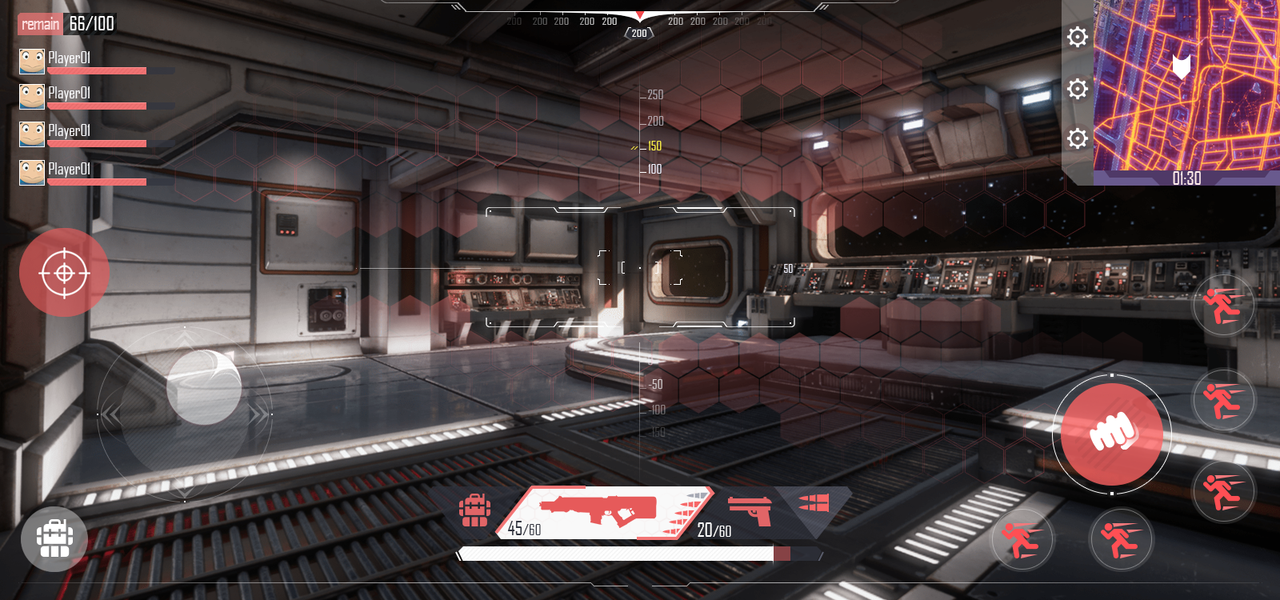Image resolution: width=1280 pixels, height=600 pixels.
Task: Open the red backpack beside the rifle
Action: (474, 510)
